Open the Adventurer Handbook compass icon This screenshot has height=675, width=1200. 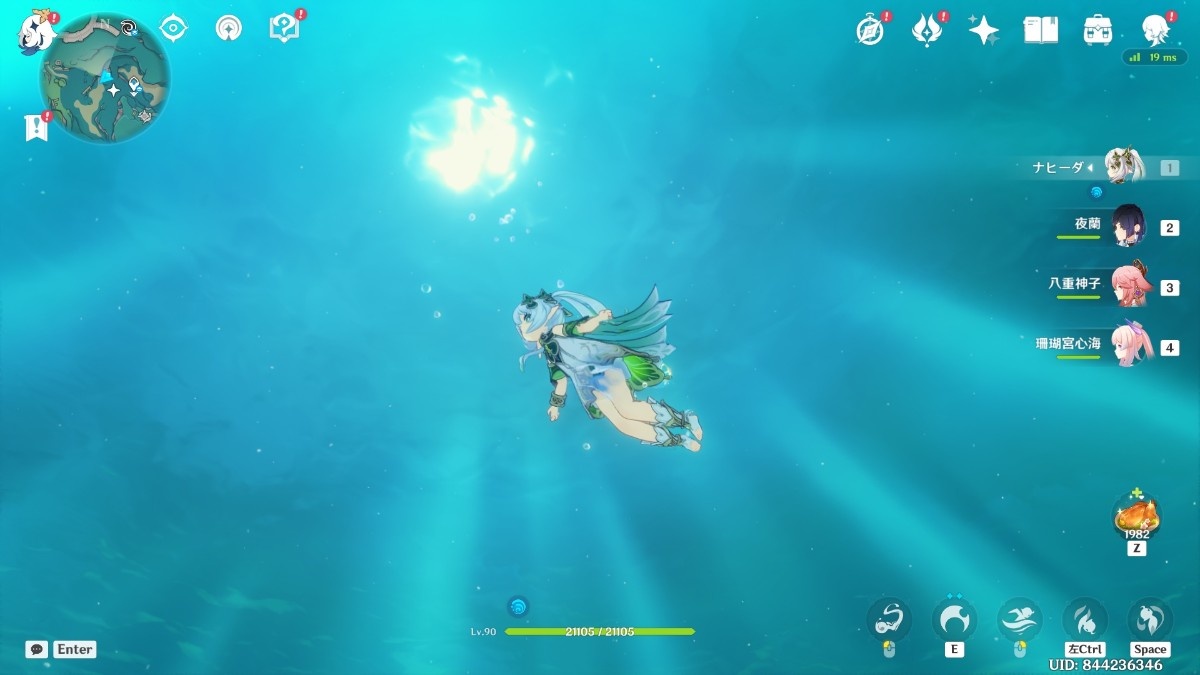point(870,30)
